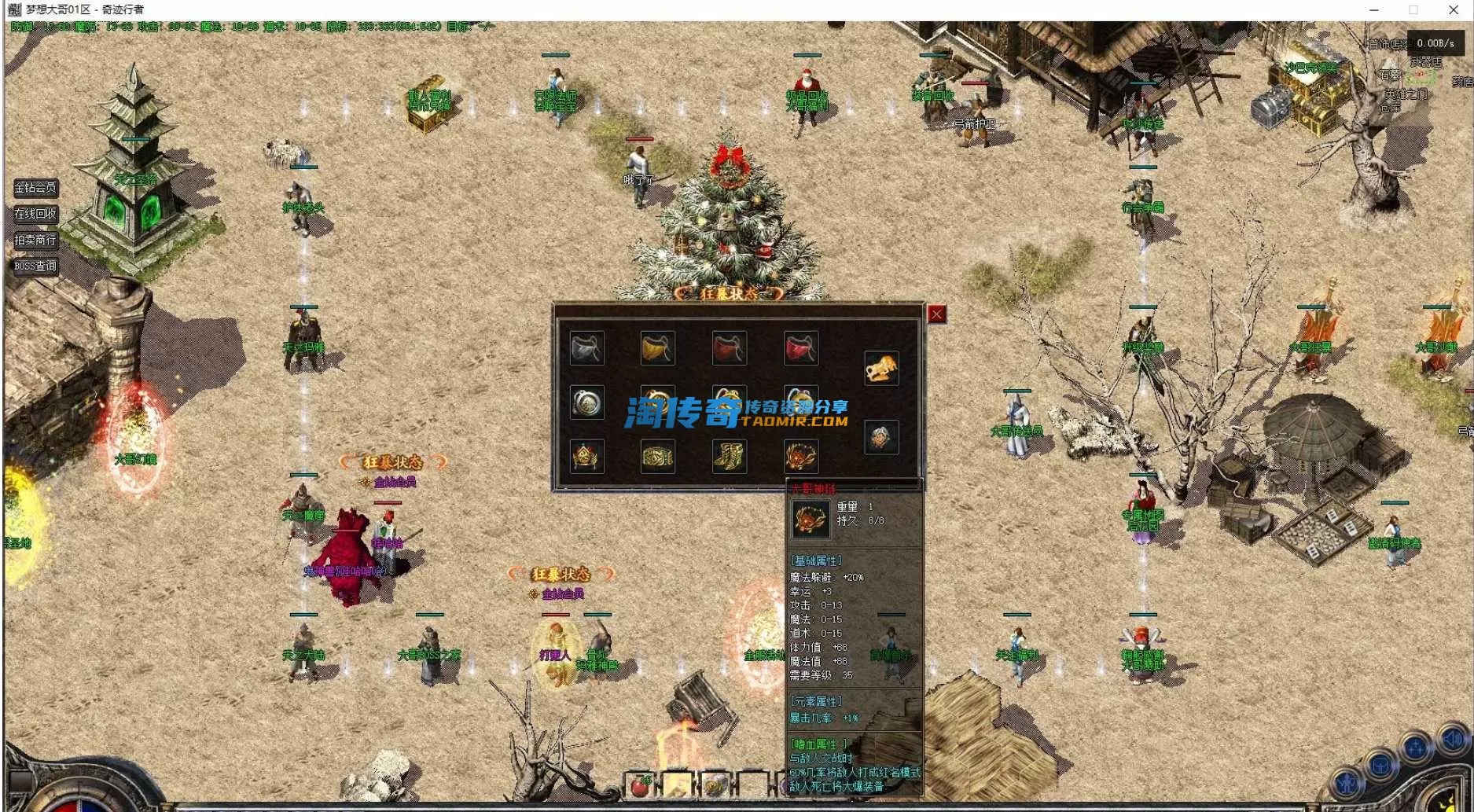
Task: Open the blue character figure button
Action: [1347, 782]
